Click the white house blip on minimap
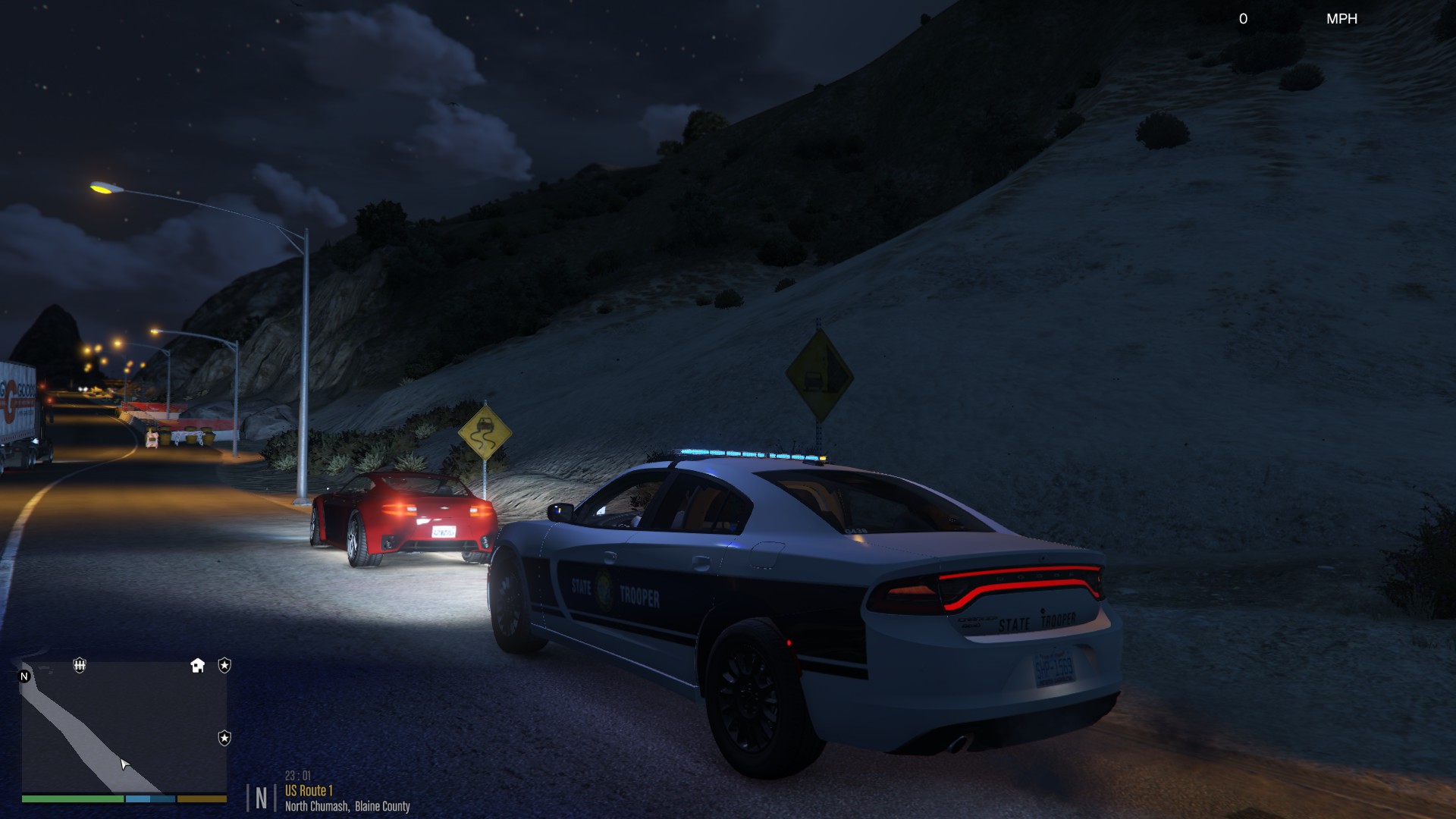Viewport: 1456px width, 819px height. [198, 666]
